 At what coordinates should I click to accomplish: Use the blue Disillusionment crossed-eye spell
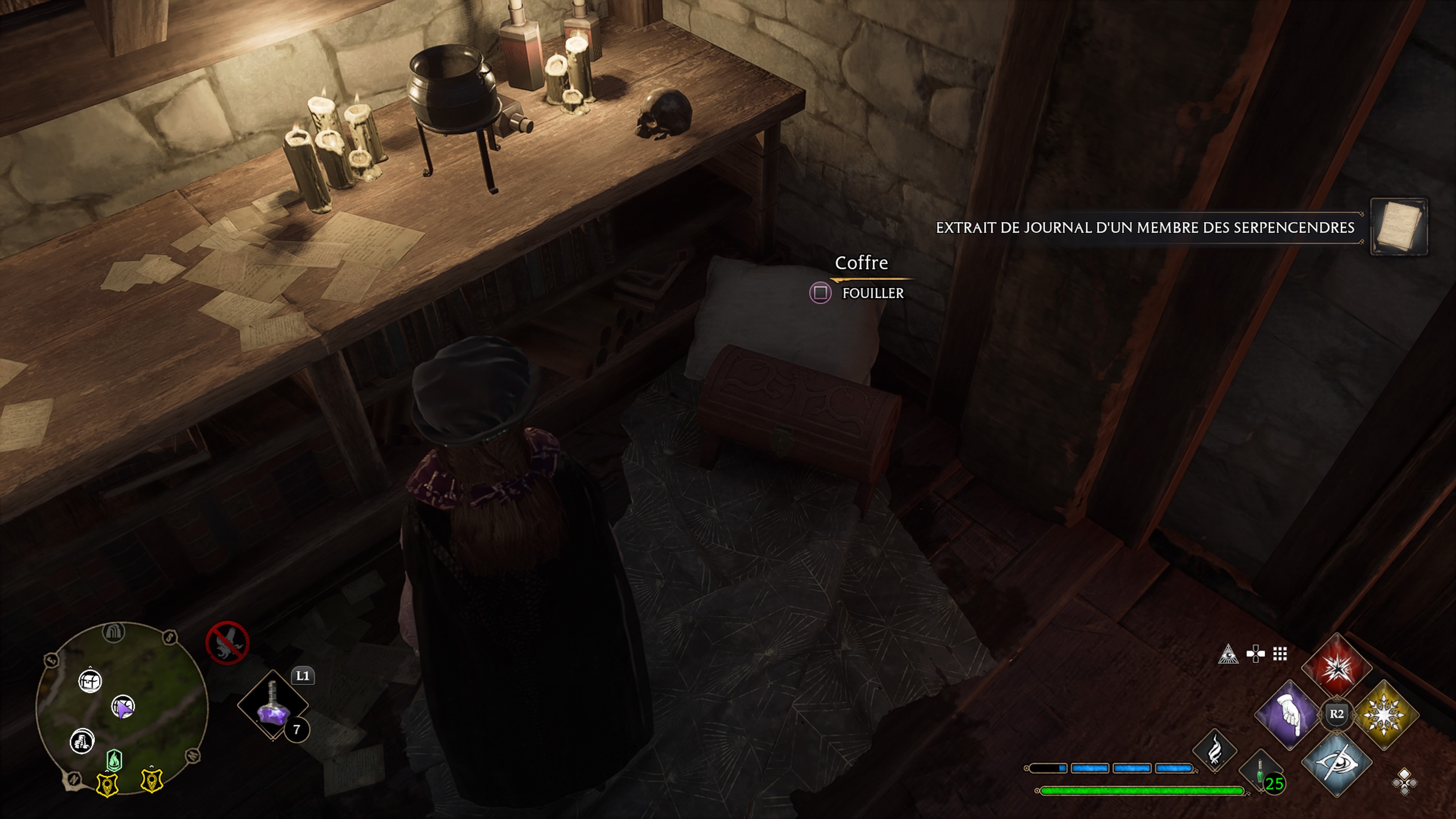(1337, 763)
